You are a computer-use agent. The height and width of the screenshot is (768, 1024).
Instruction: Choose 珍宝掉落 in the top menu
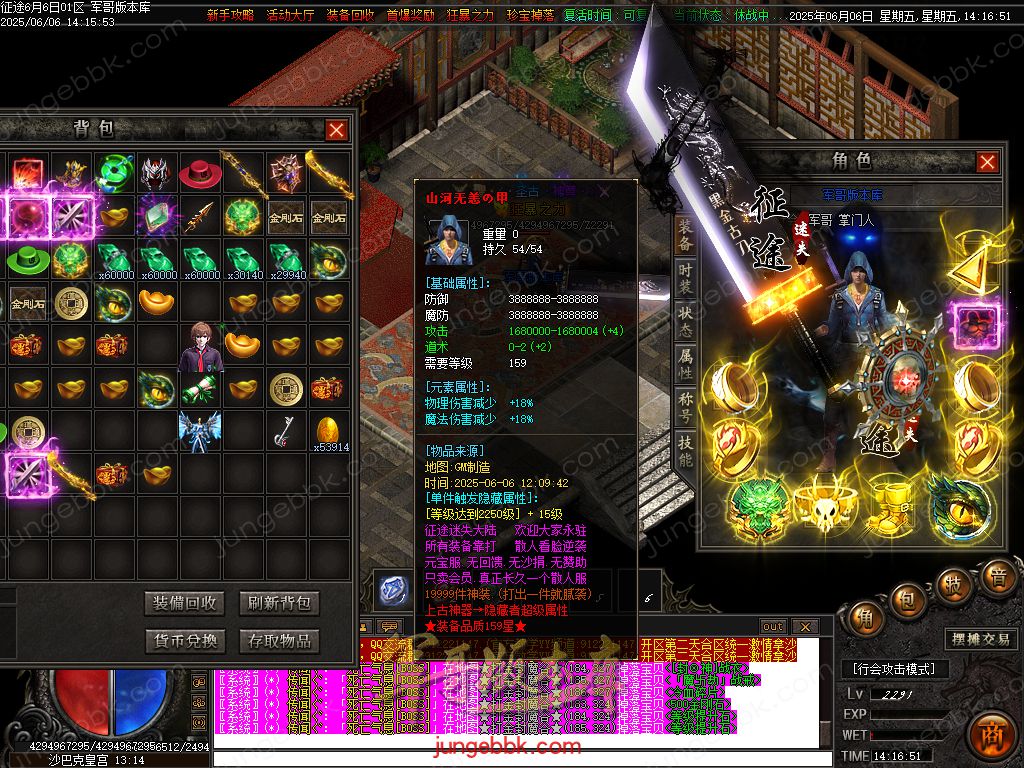pos(529,16)
